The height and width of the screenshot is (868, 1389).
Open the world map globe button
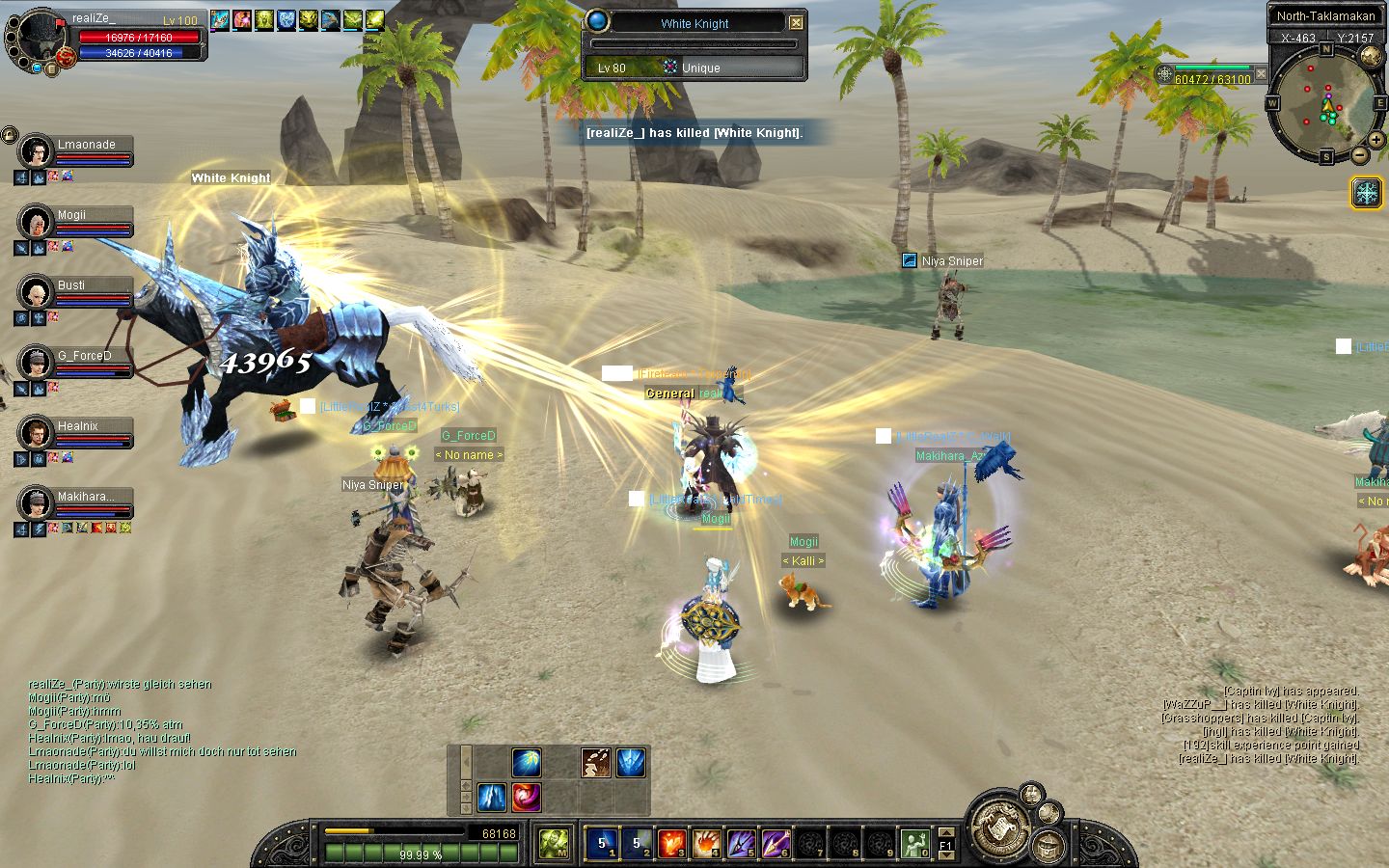[x=1371, y=57]
